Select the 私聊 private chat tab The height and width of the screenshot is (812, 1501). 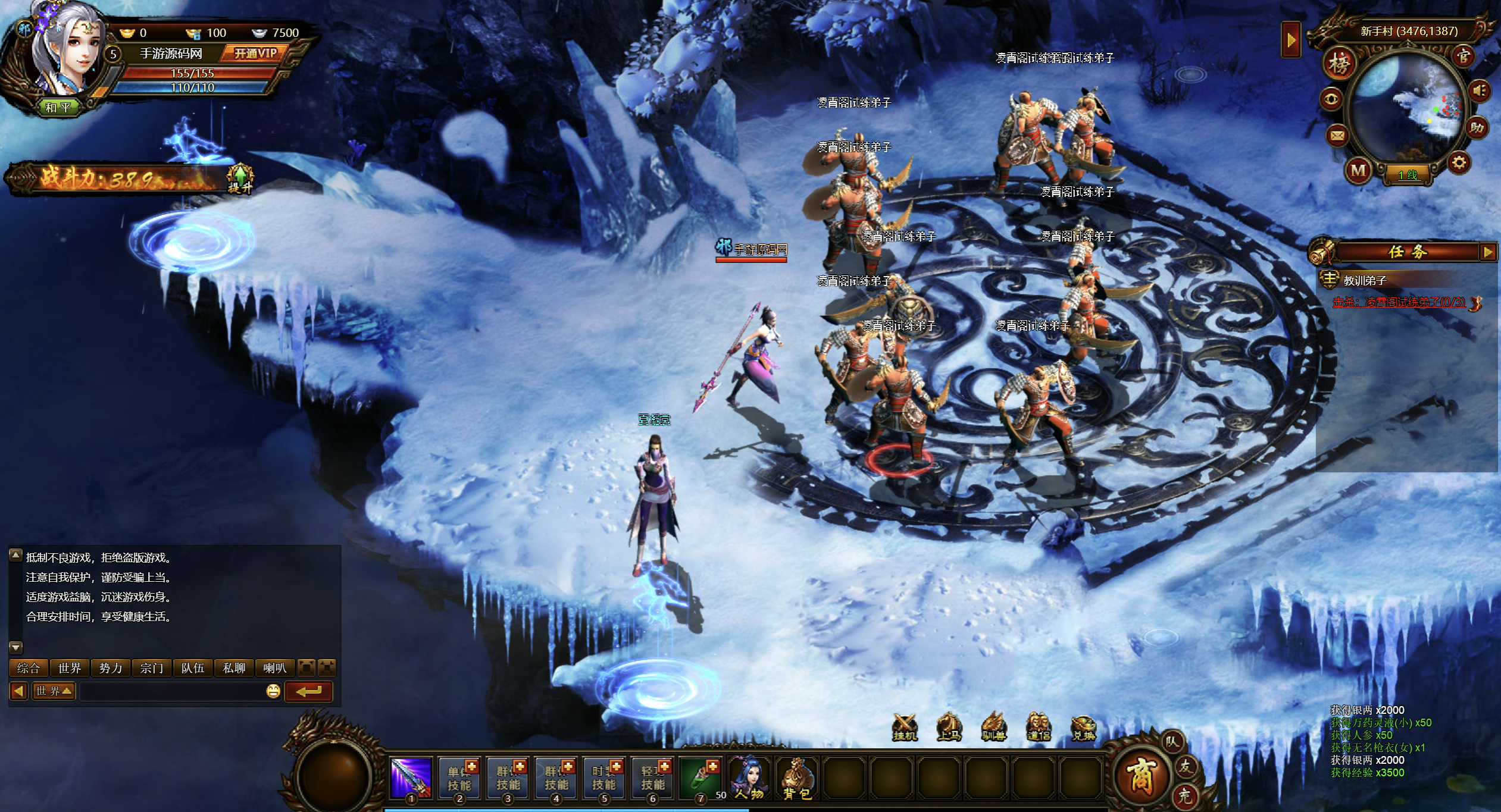234,668
